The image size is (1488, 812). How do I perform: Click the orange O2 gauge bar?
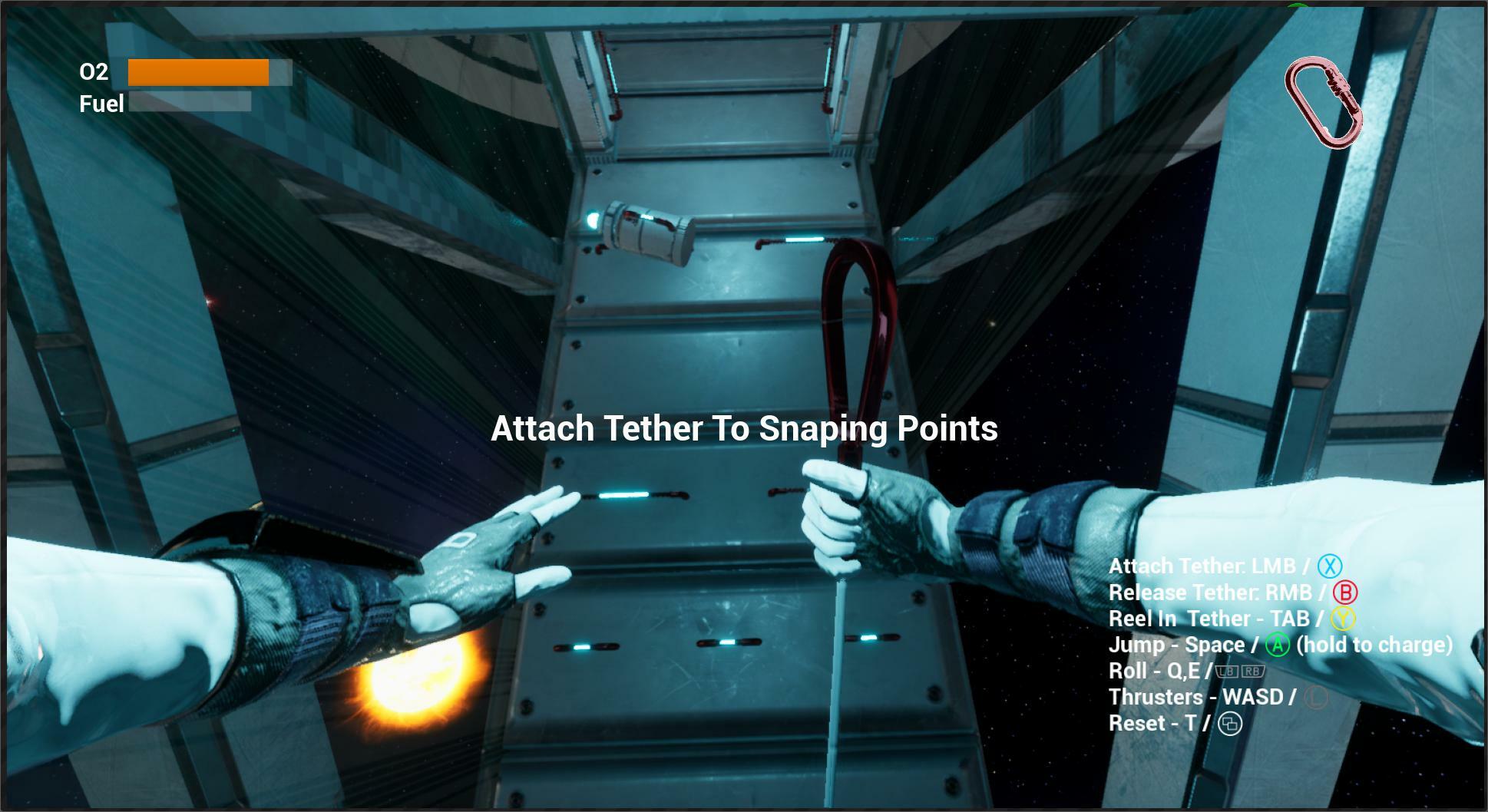[197, 71]
